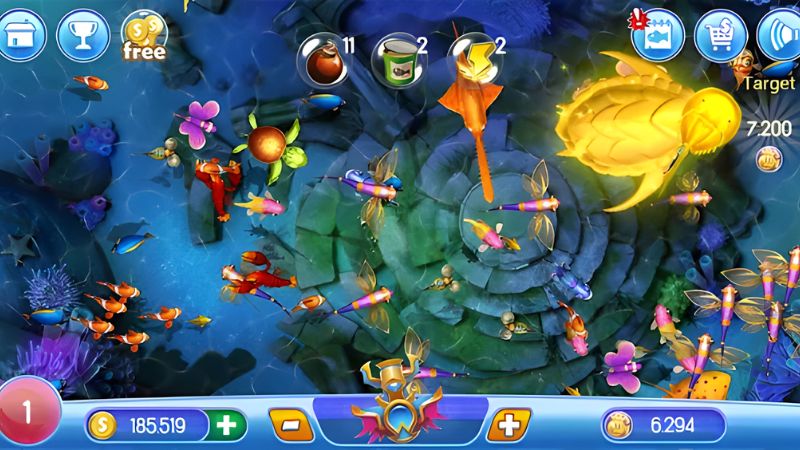Open the red level 1 badge

(x=27, y=412)
